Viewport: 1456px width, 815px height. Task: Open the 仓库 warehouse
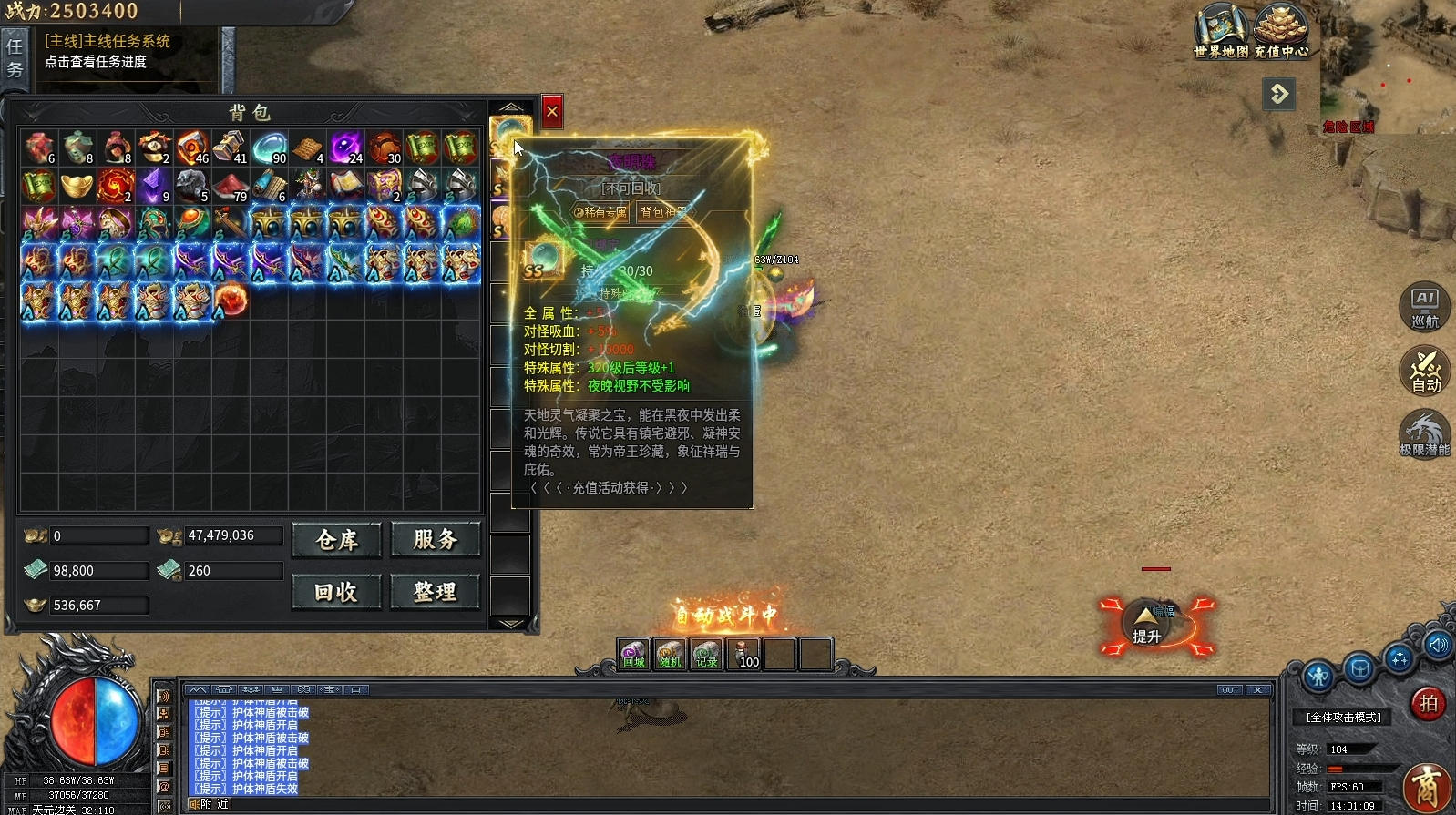pyautogui.click(x=337, y=540)
